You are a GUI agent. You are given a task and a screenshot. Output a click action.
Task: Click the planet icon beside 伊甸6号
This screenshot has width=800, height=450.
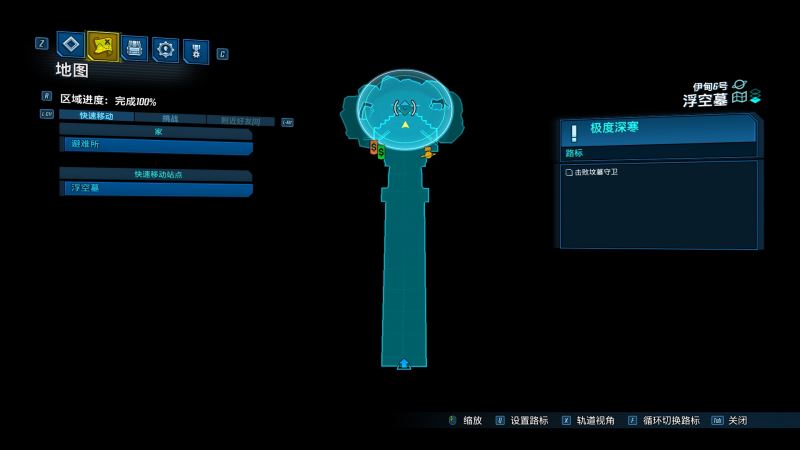pos(740,86)
